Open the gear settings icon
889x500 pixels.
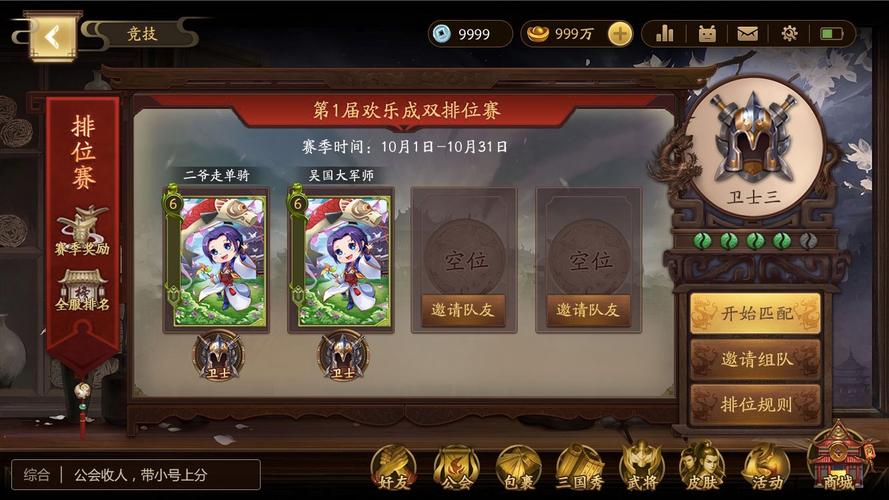click(789, 34)
